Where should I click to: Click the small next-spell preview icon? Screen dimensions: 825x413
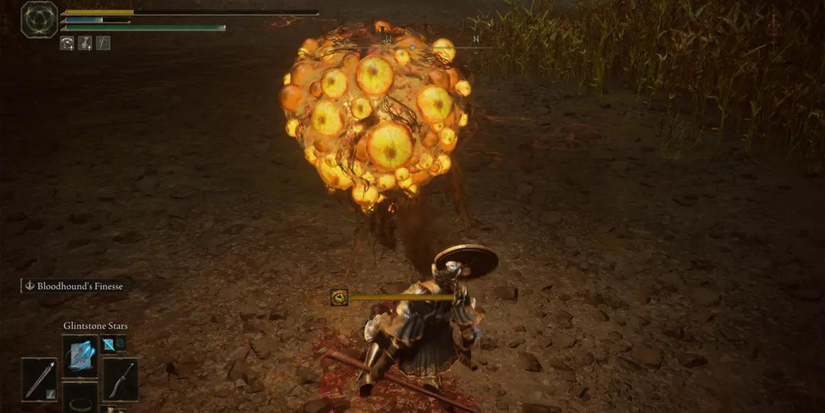[108, 344]
